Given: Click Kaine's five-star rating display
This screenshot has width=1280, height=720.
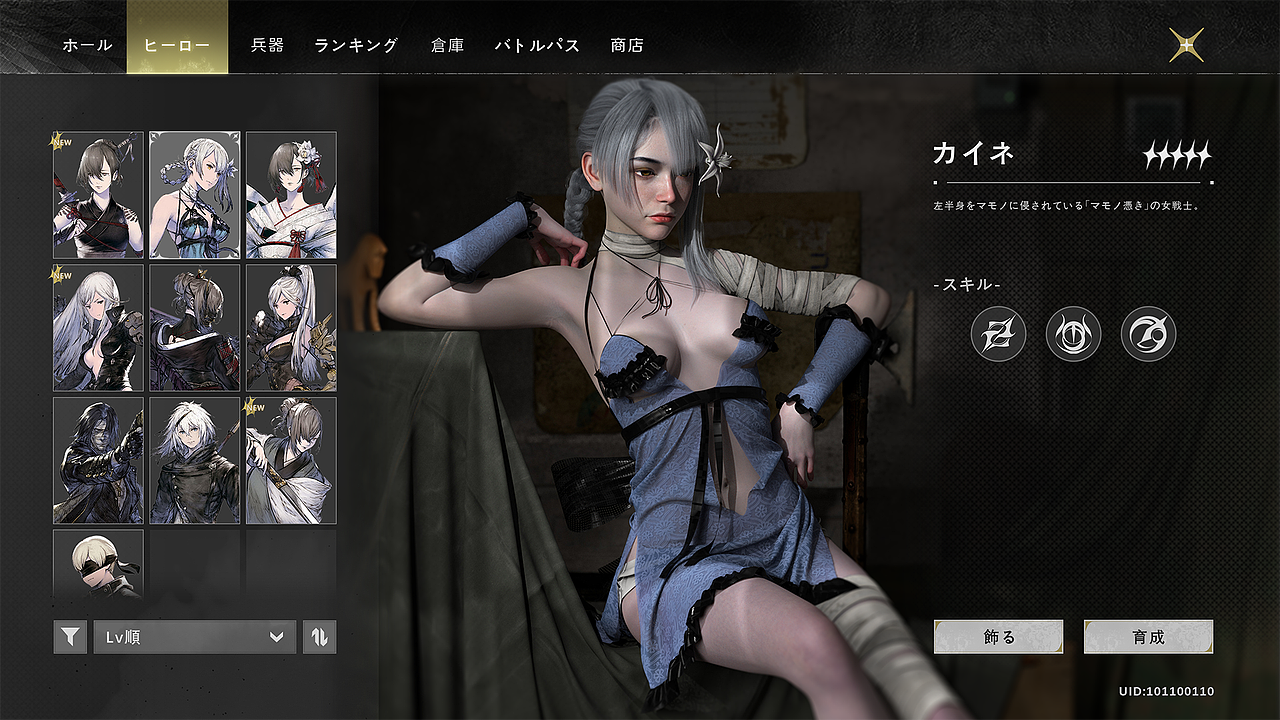Looking at the screenshot, I should click(x=1175, y=156).
